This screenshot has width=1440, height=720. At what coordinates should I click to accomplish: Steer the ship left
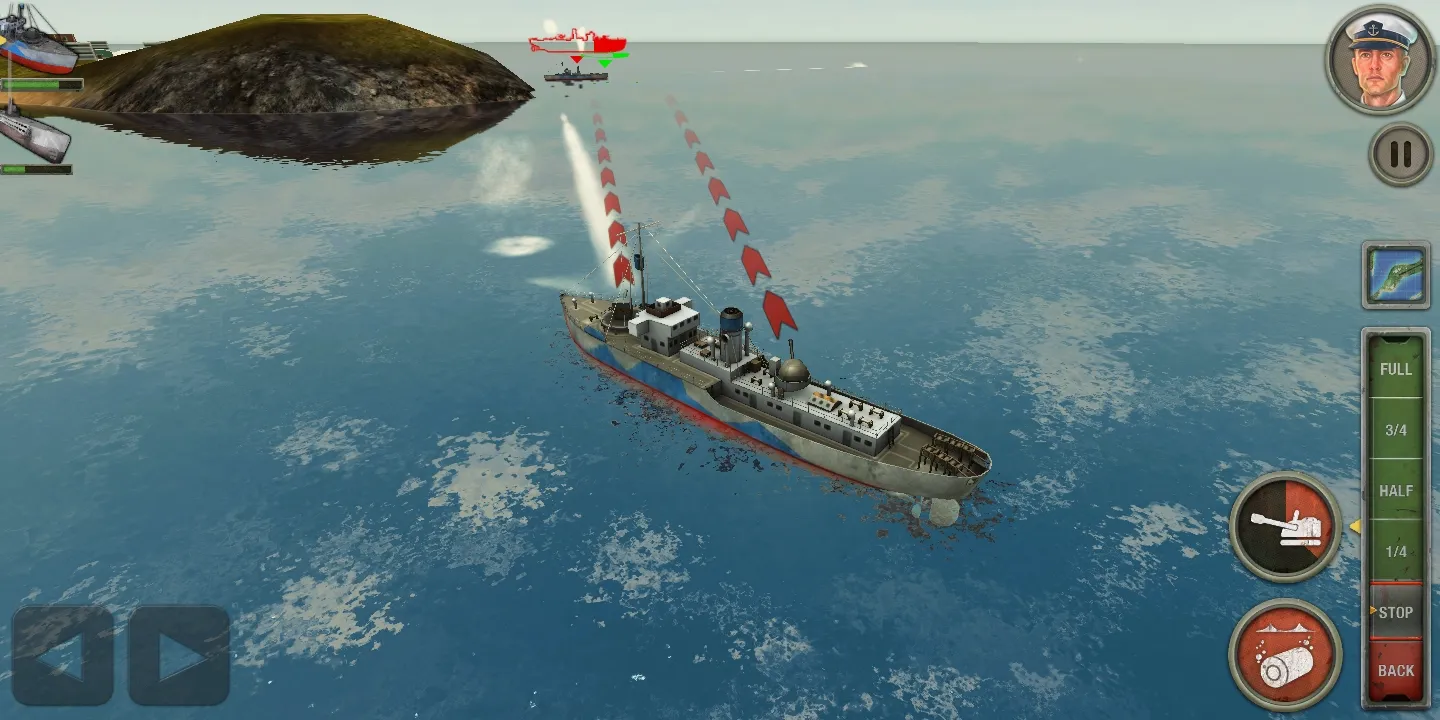(x=62, y=656)
